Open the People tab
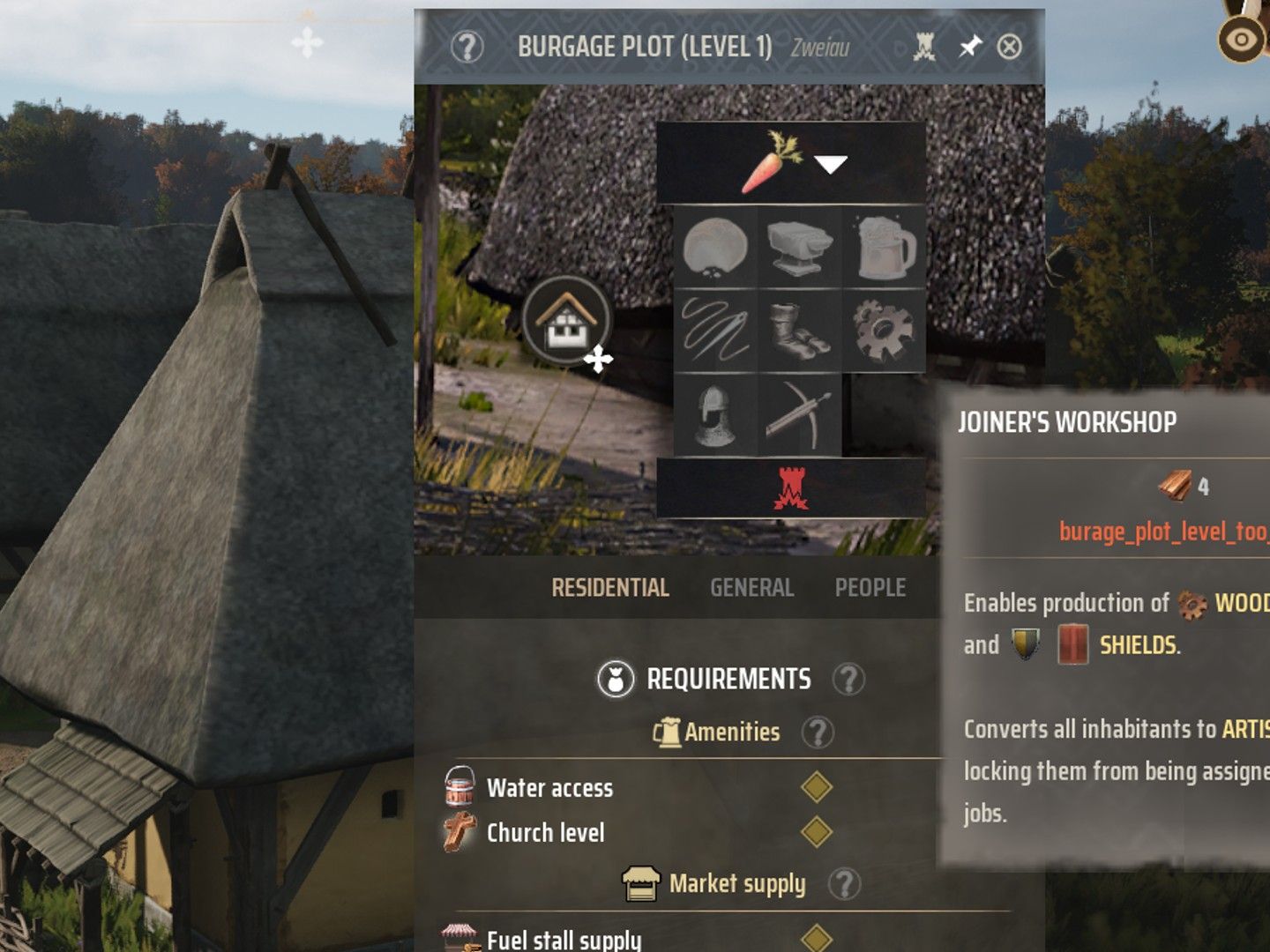Viewport: 1270px width, 952px height. (870, 588)
